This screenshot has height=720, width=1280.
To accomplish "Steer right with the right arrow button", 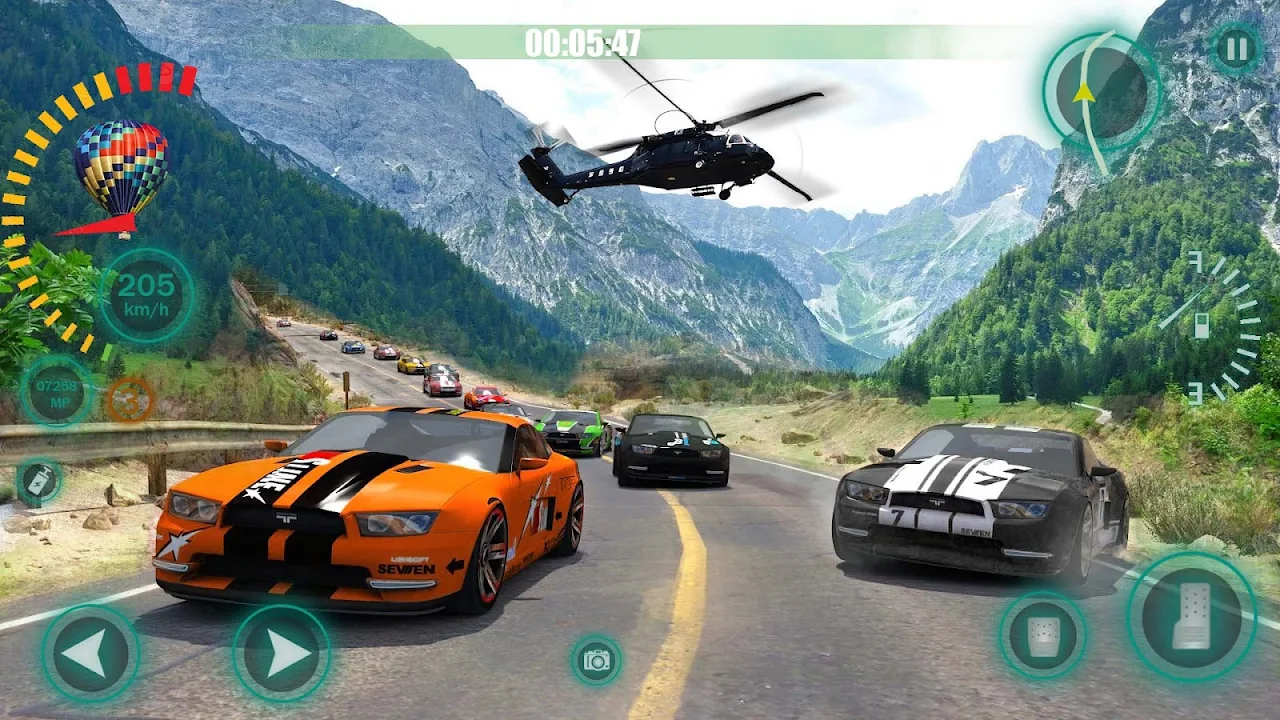I will click(282, 654).
